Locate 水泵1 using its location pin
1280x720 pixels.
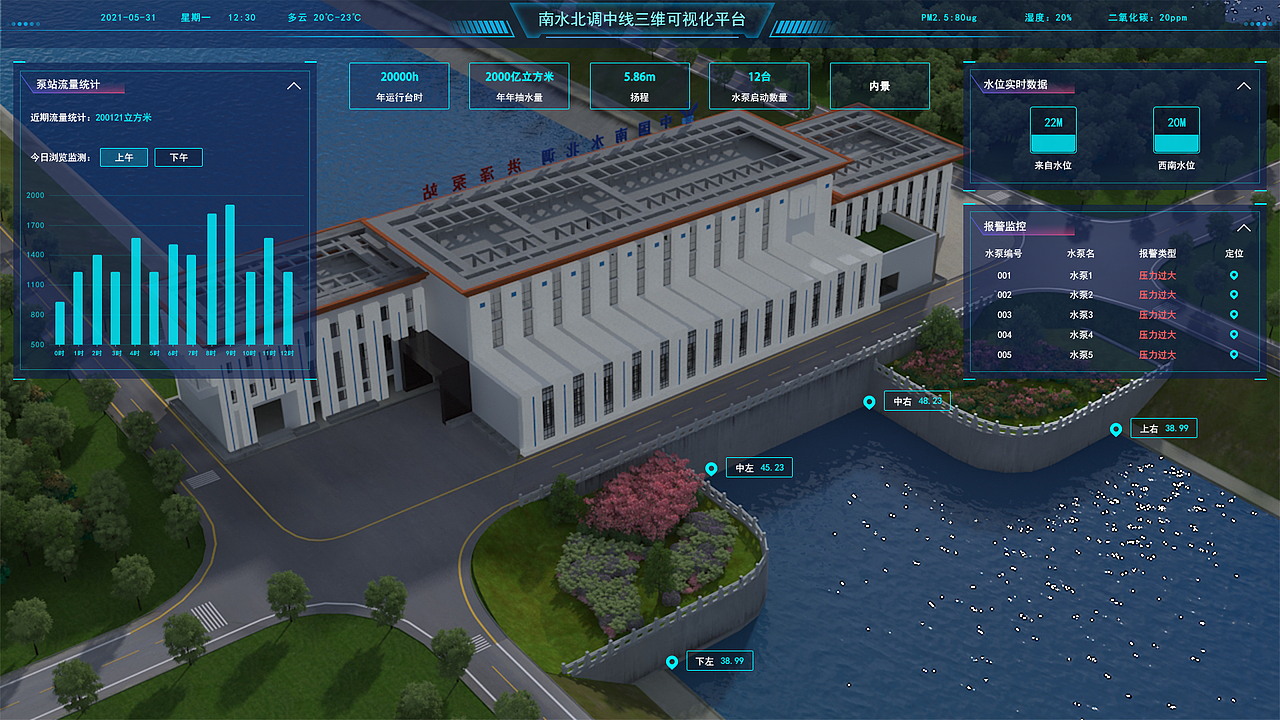[x=1234, y=275]
